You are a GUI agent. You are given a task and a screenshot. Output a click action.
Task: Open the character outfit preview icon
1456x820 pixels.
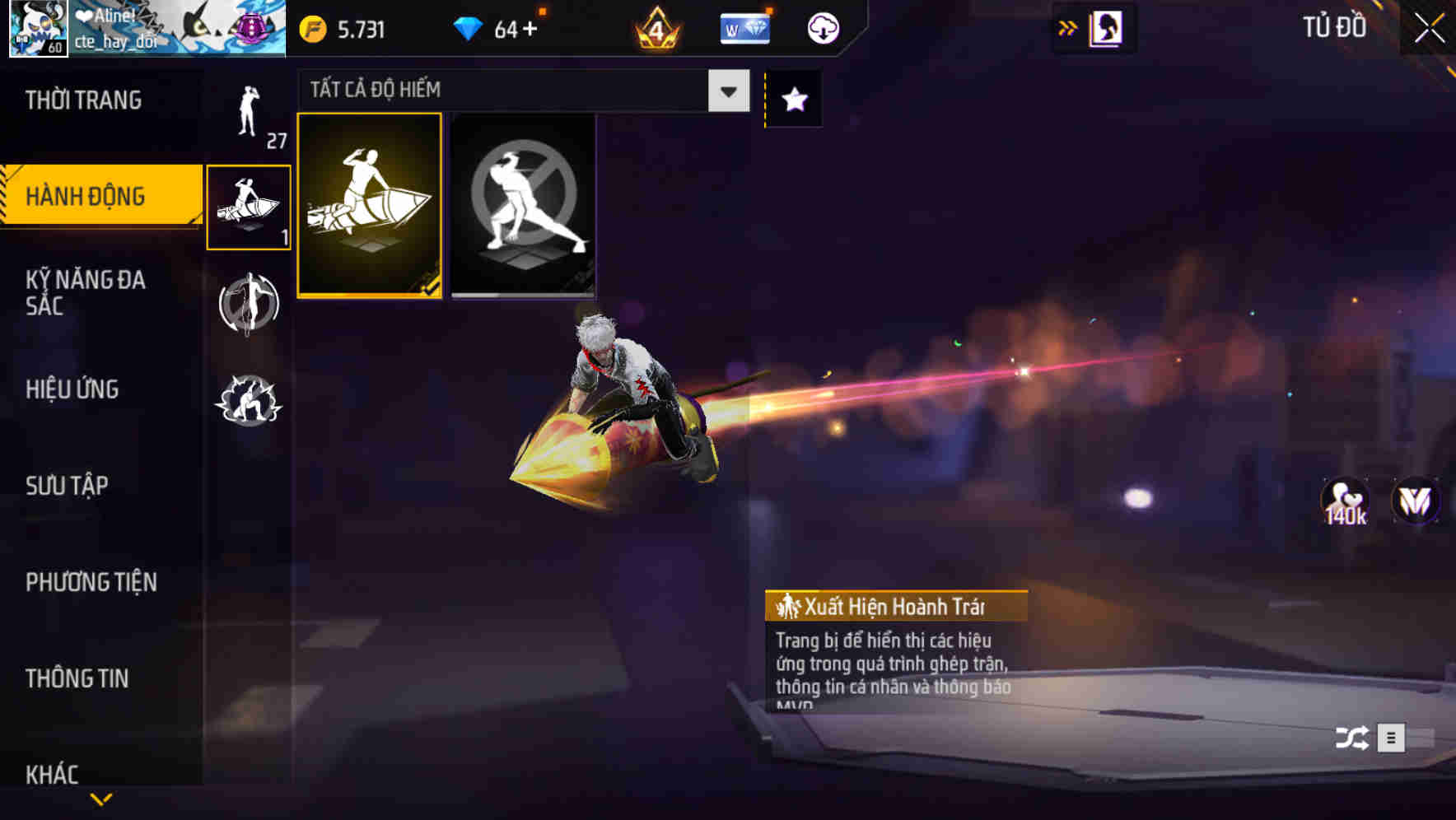point(1106,27)
